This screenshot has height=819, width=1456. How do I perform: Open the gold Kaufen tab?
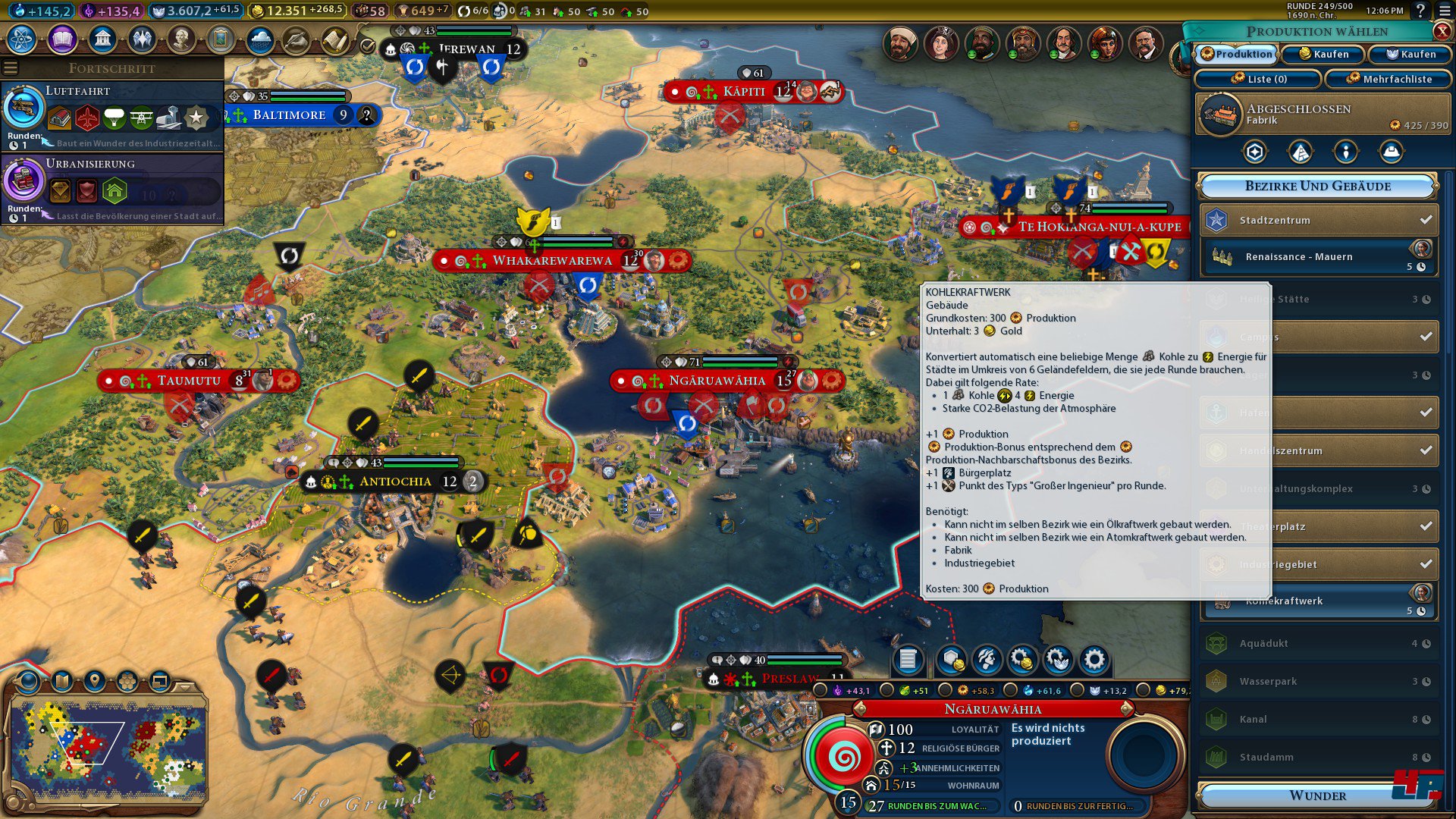1323,54
